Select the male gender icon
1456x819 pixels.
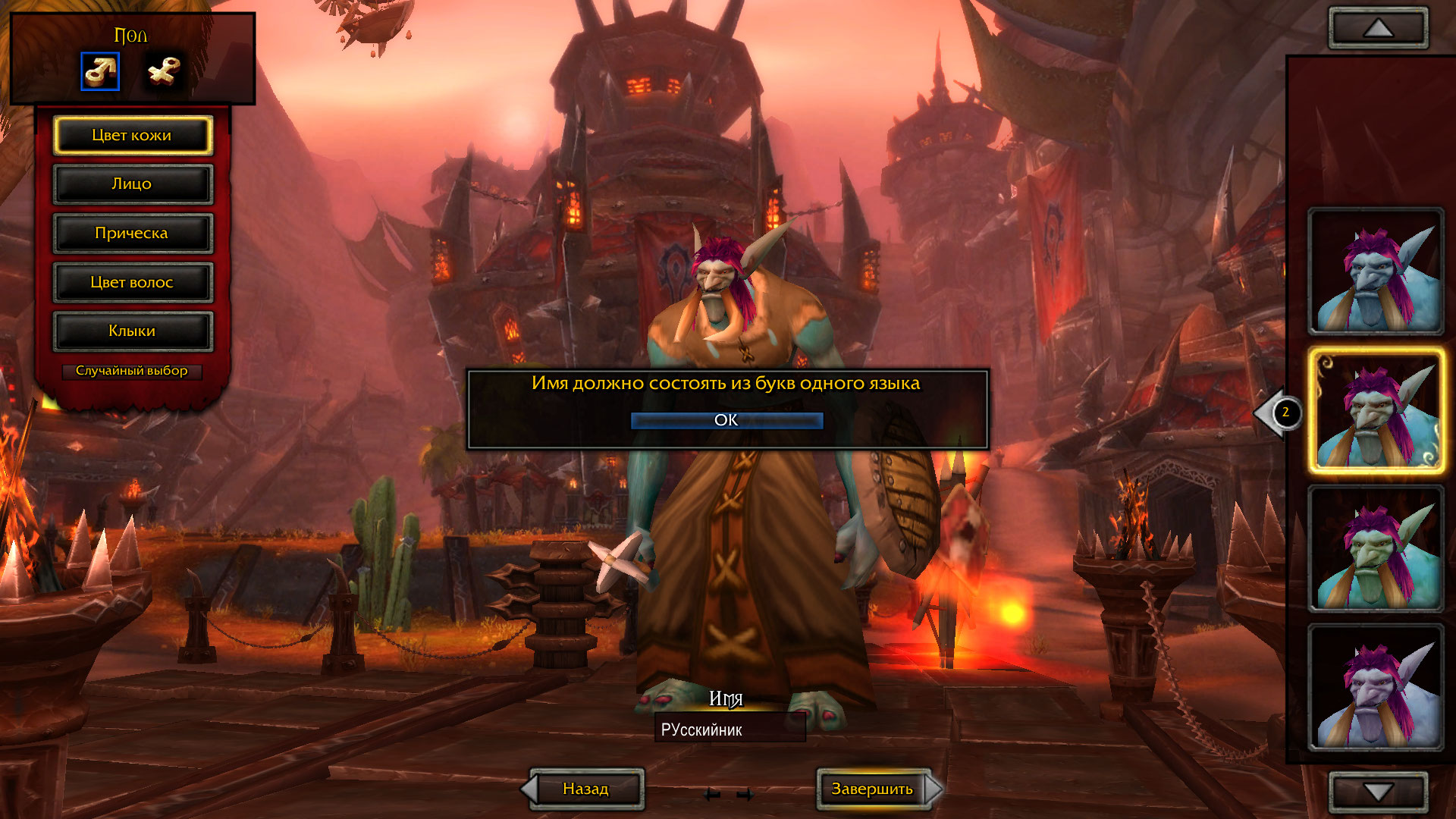[x=100, y=71]
